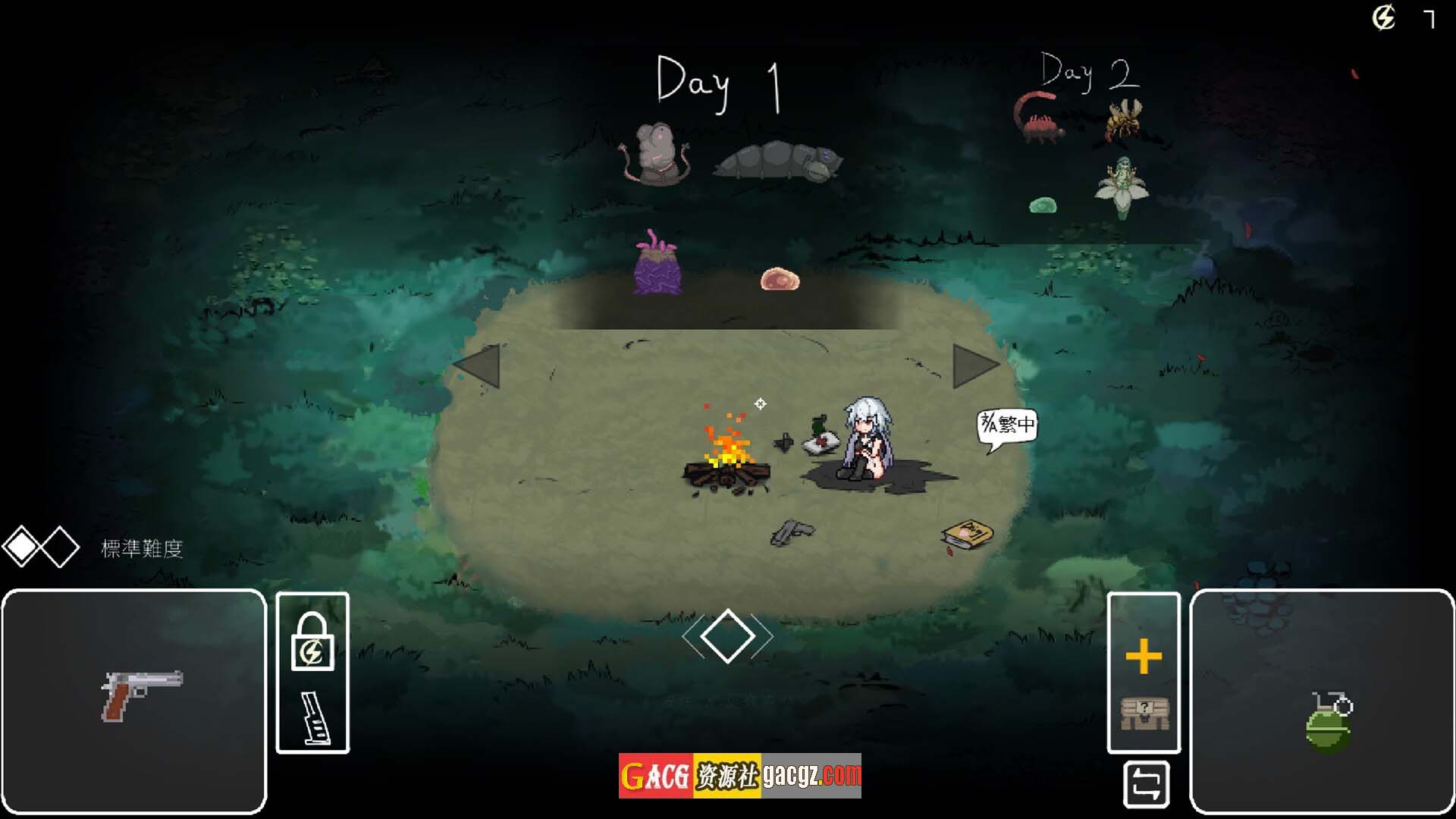Image resolution: width=1456 pixels, height=819 pixels.
Task: Confirm with the center diamond button
Action: tap(727, 635)
